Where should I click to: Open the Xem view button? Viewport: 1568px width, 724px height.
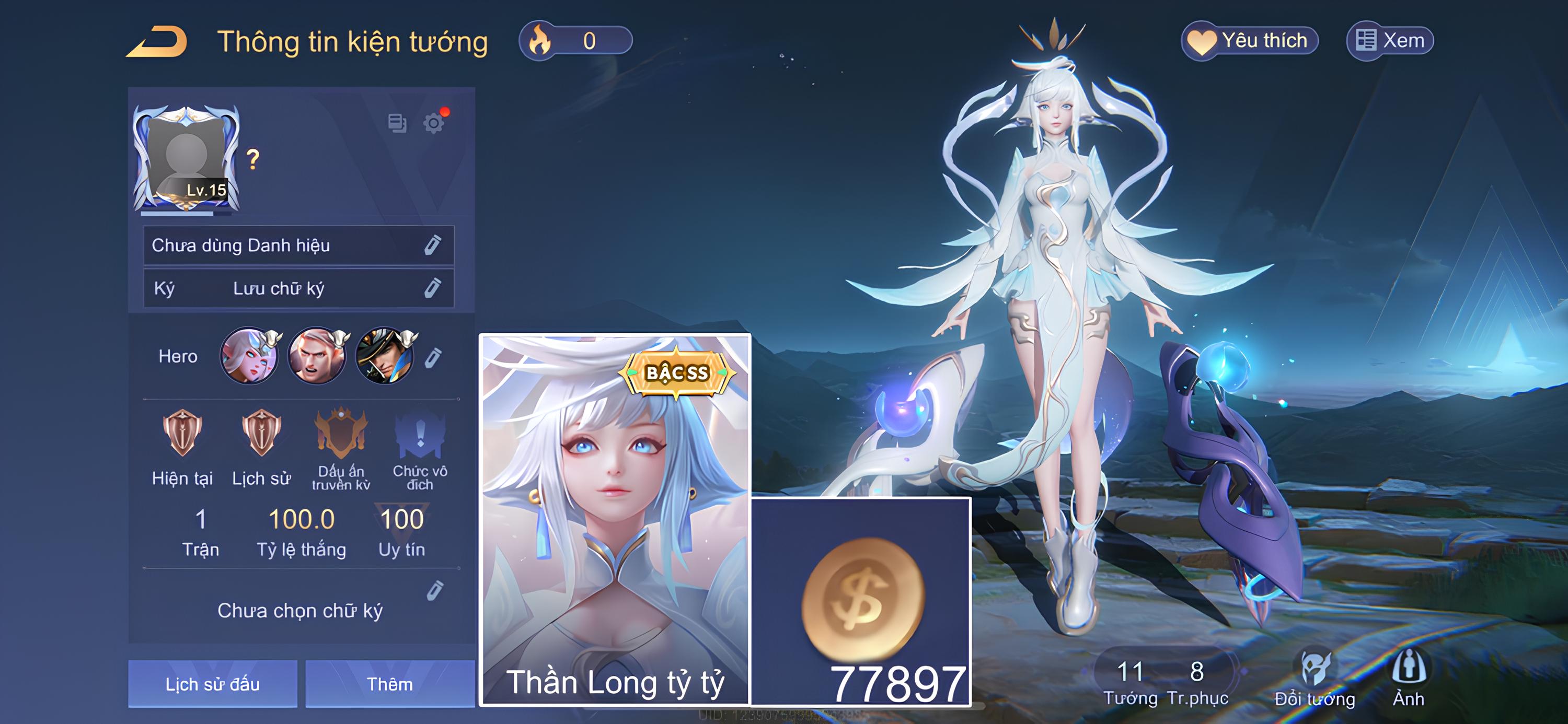[x=1390, y=41]
